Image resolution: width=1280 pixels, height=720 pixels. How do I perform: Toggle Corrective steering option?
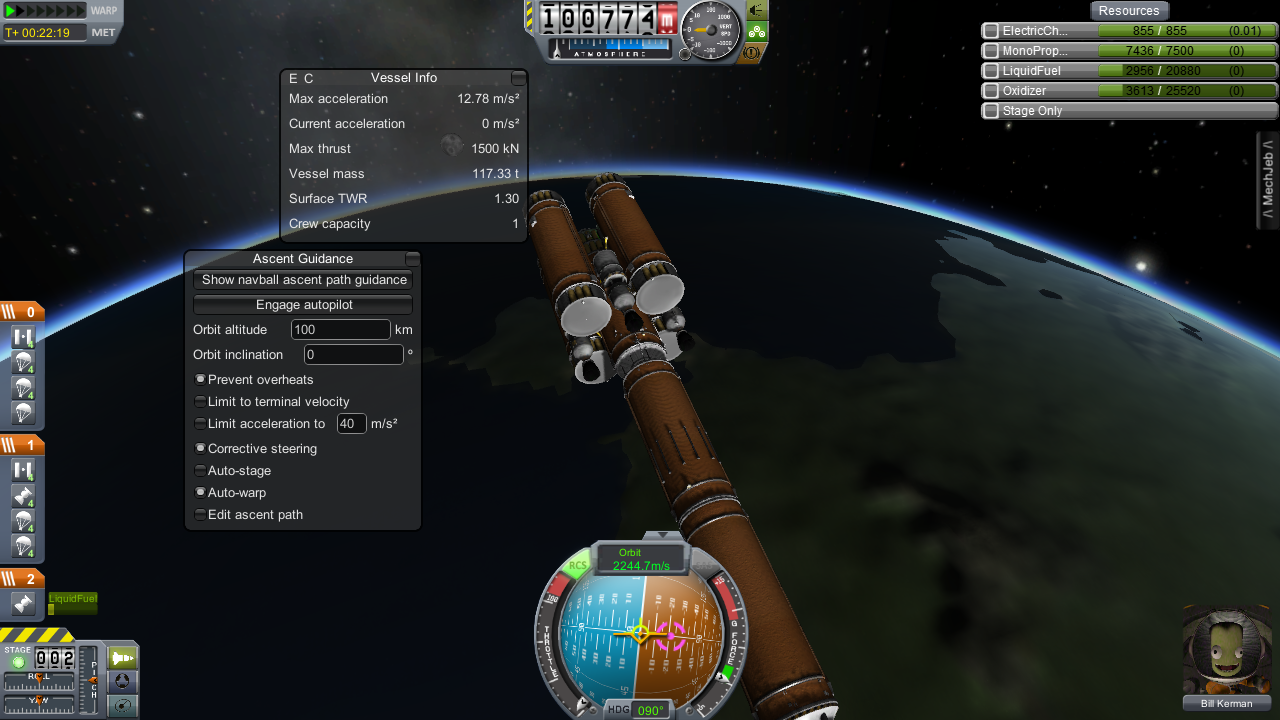(x=201, y=449)
